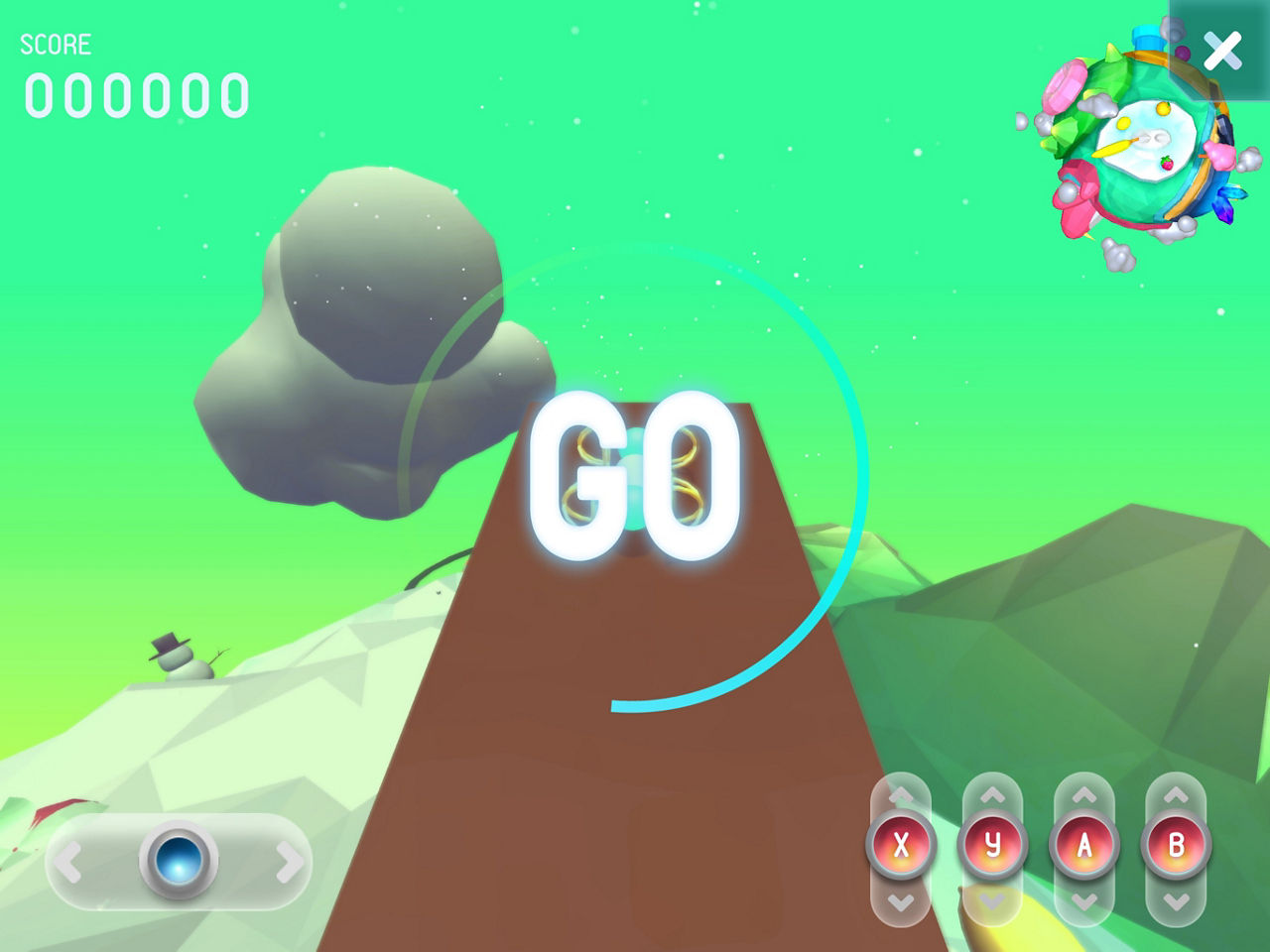Image resolution: width=1270 pixels, height=952 pixels.
Task: Close the game with the X button
Action: pyautogui.click(x=1222, y=51)
